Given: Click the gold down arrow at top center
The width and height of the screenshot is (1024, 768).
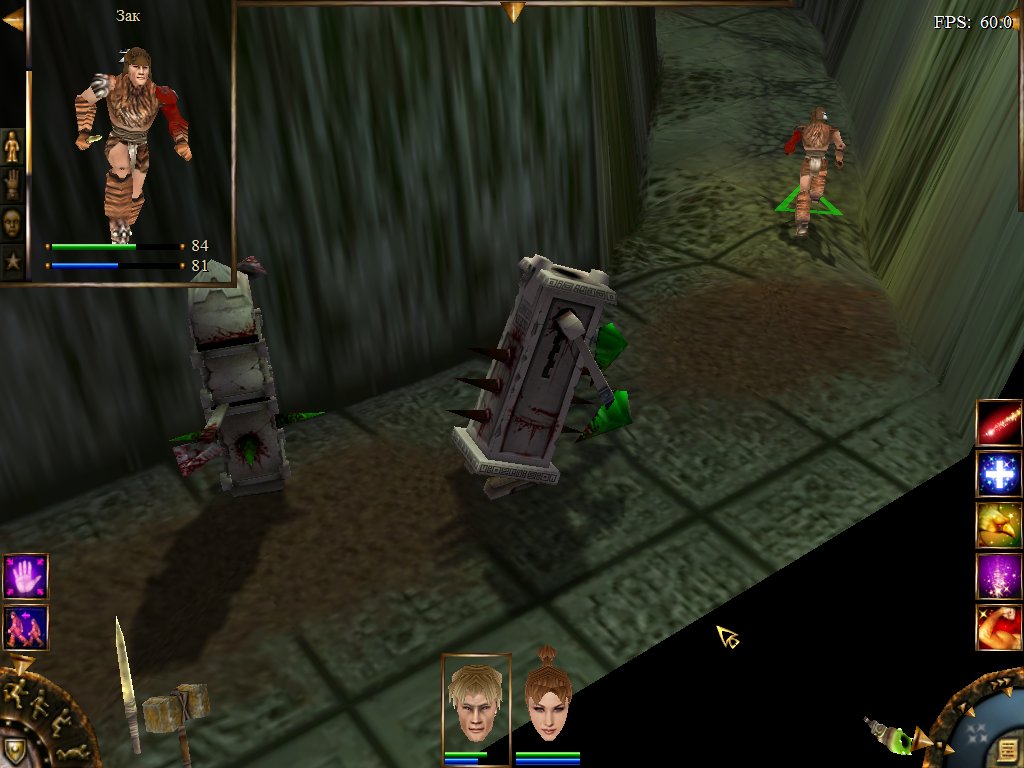Looking at the screenshot, I should coord(513,12).
